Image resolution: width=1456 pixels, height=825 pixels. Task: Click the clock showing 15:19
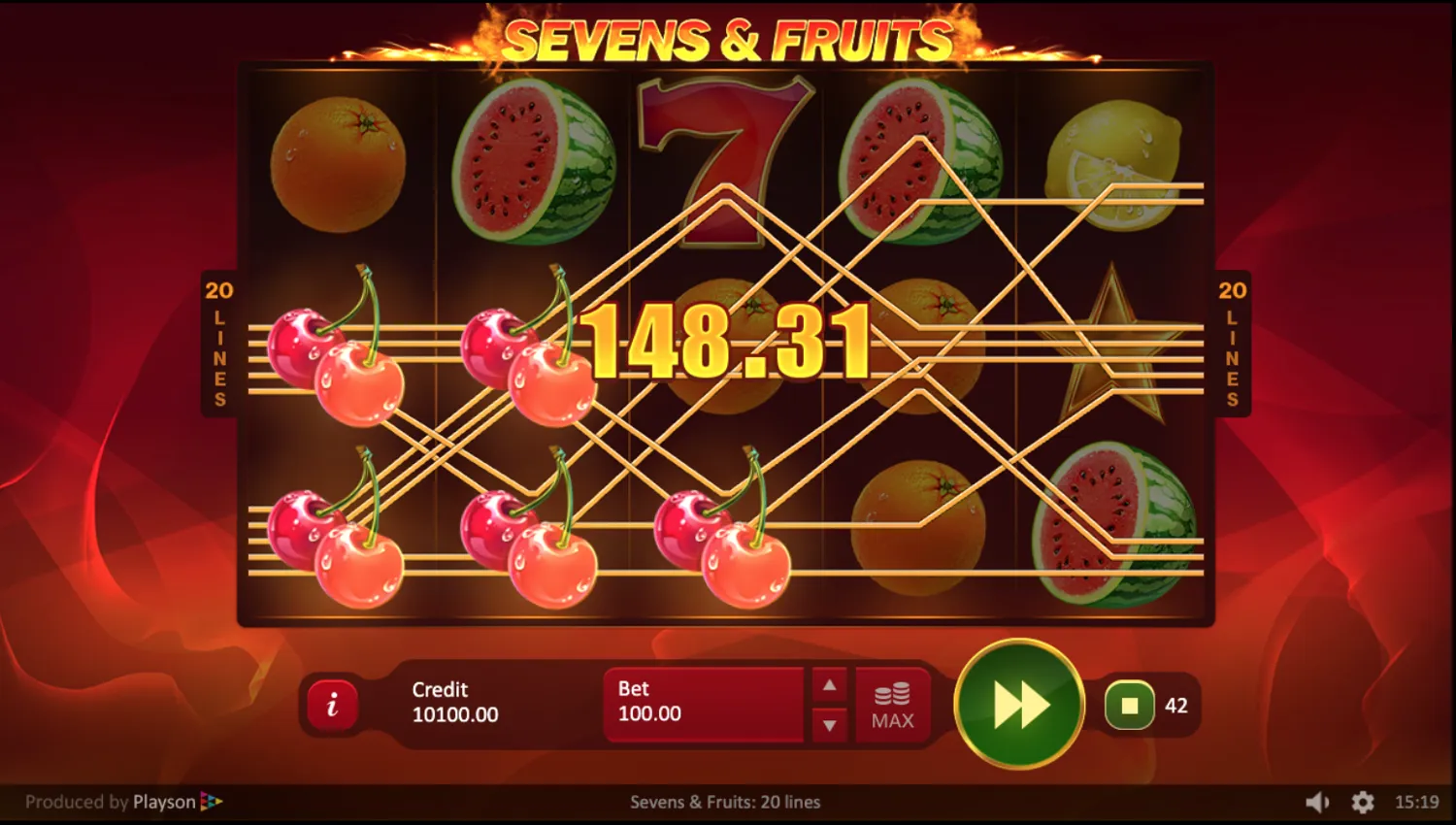tap(1415, 802)
